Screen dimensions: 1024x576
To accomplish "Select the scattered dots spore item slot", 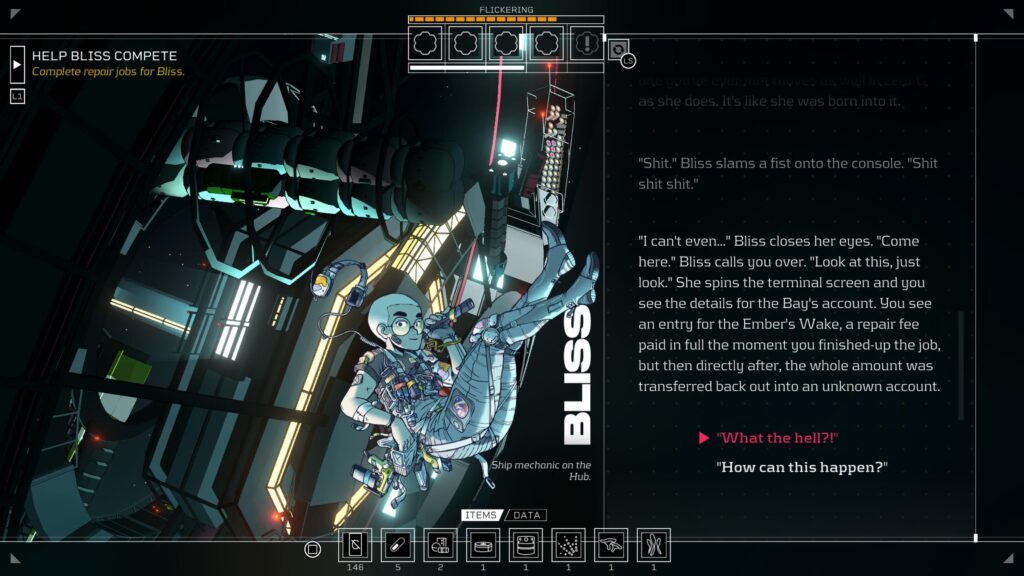I will click(568, 545).
